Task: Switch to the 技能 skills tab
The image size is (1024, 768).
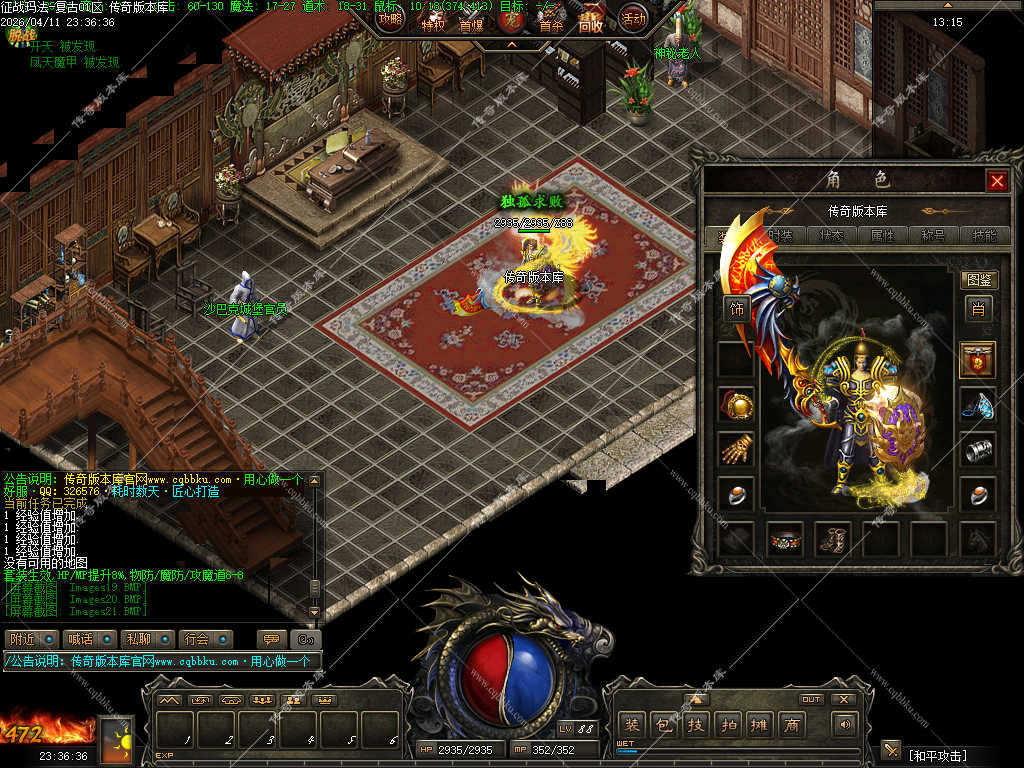Action: tap(983, 236)
